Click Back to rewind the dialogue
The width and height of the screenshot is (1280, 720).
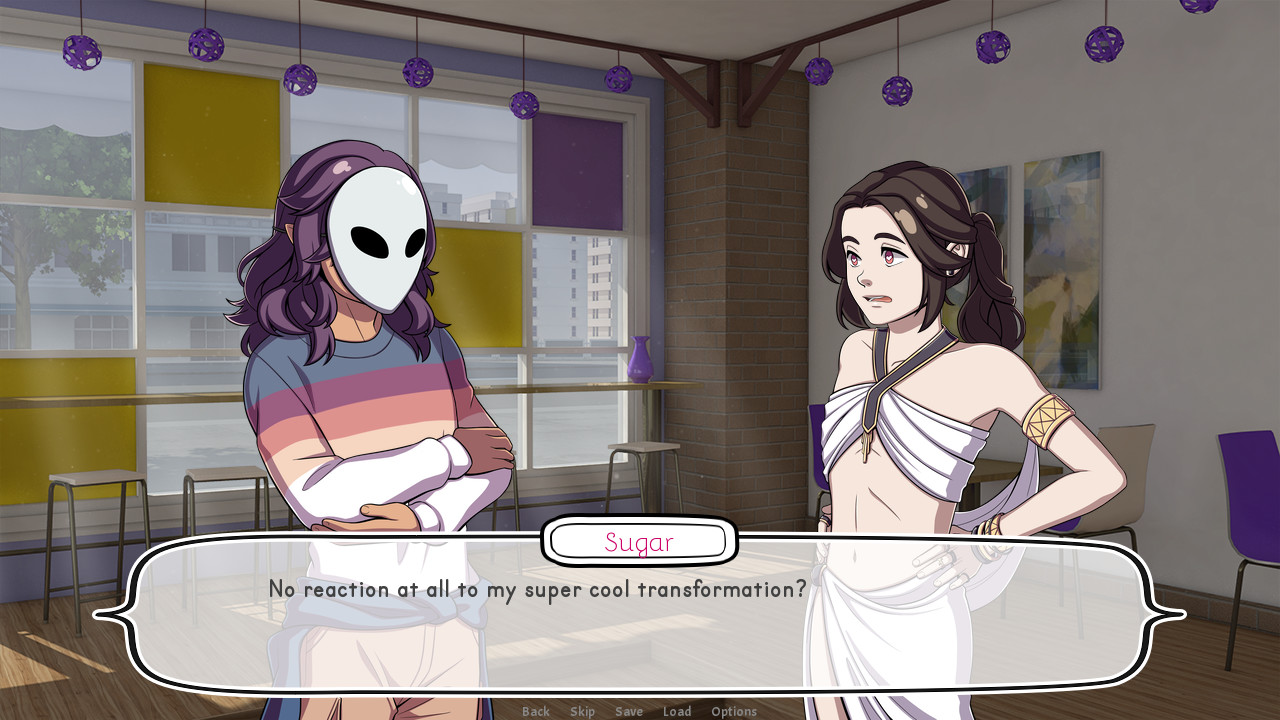pyautogui.click(x=535, y=711)
